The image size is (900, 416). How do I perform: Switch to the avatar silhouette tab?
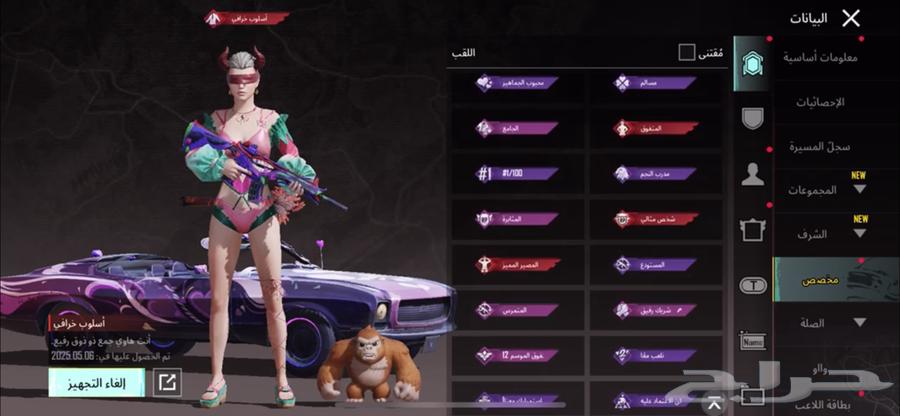752,176
